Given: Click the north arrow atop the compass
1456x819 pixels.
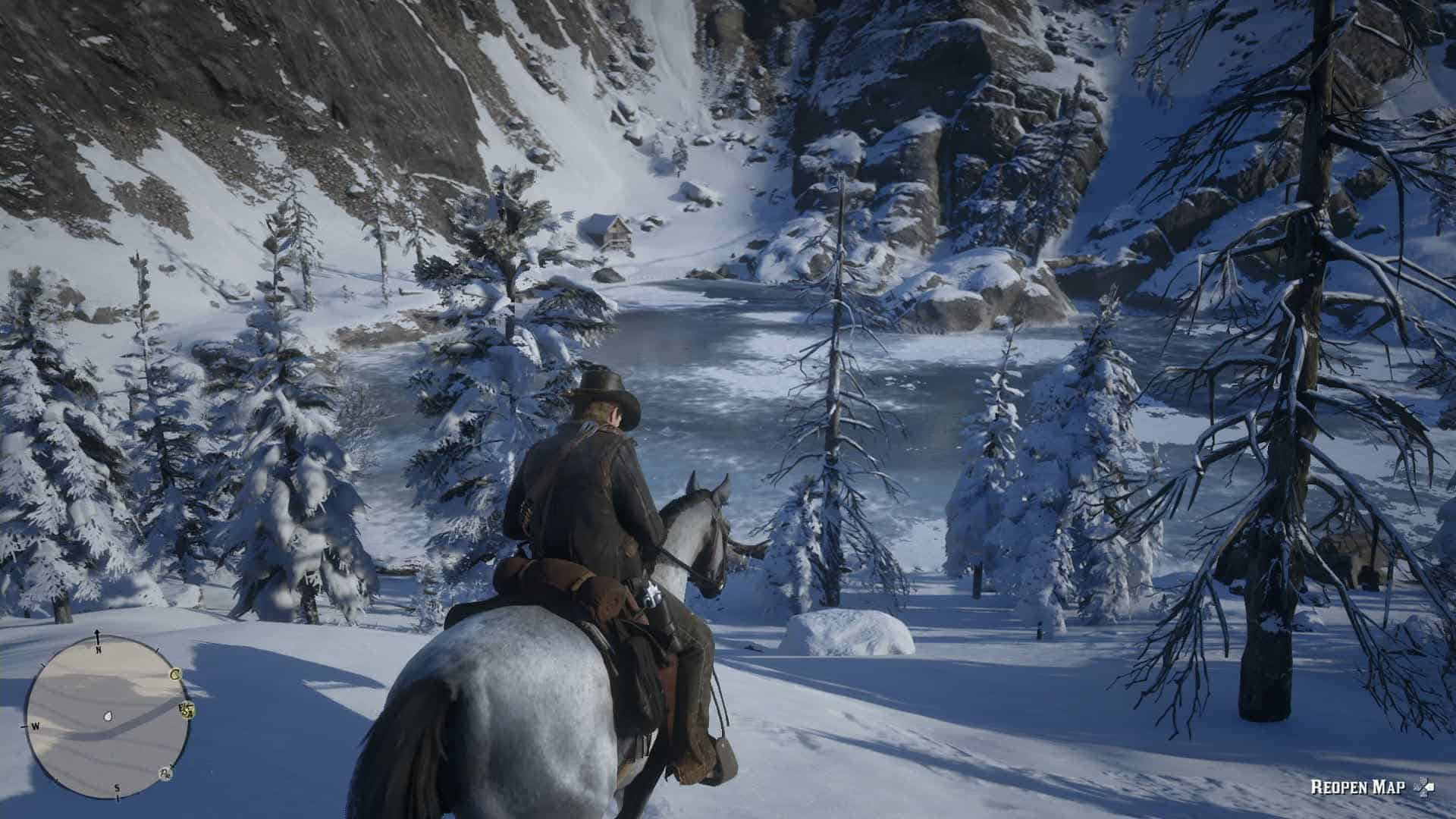Looking at the screenshot, I should (x=97, y=635).
